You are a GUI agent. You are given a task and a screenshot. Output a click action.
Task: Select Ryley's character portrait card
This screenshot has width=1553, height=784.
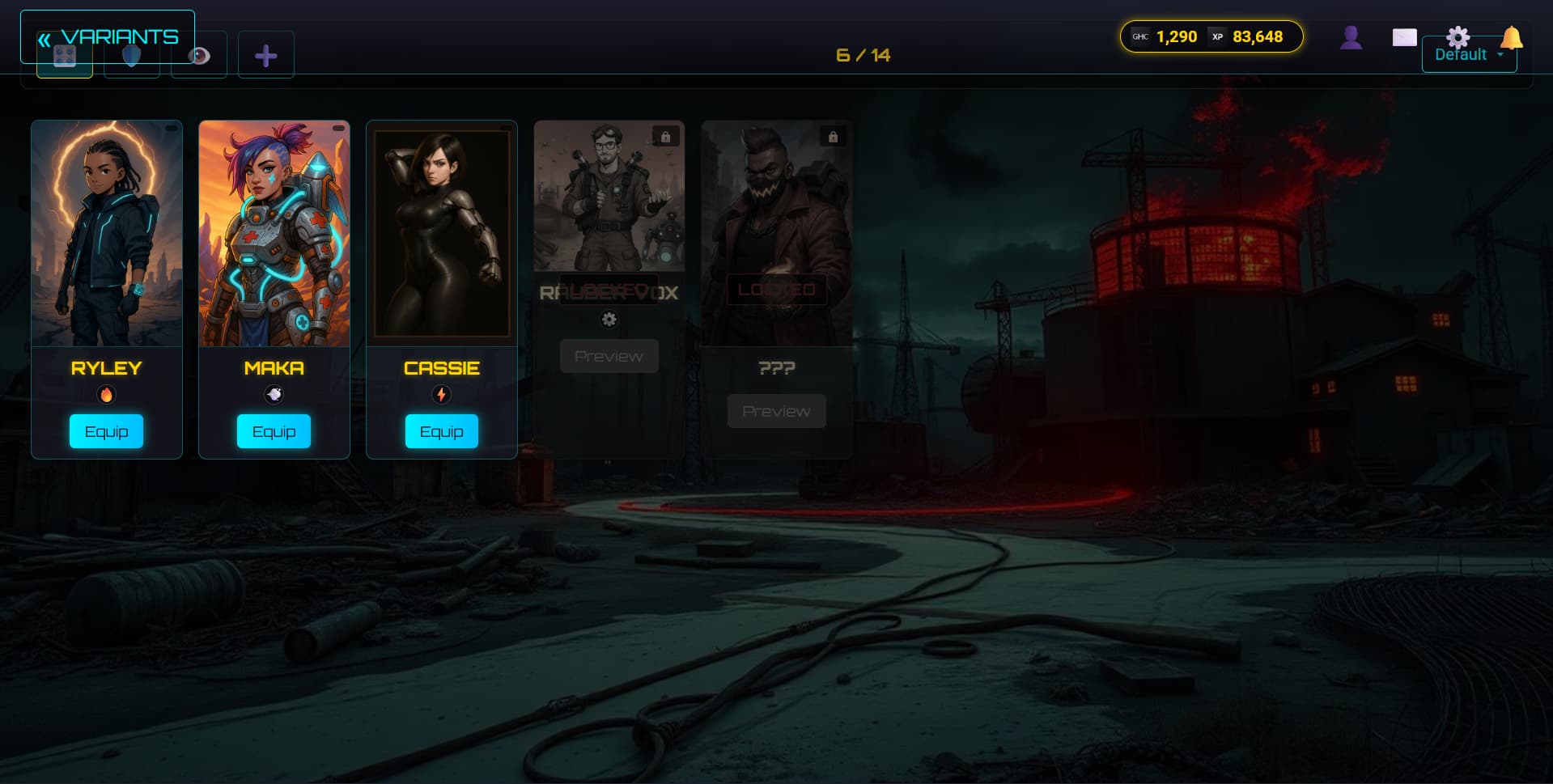click(107, 234)
